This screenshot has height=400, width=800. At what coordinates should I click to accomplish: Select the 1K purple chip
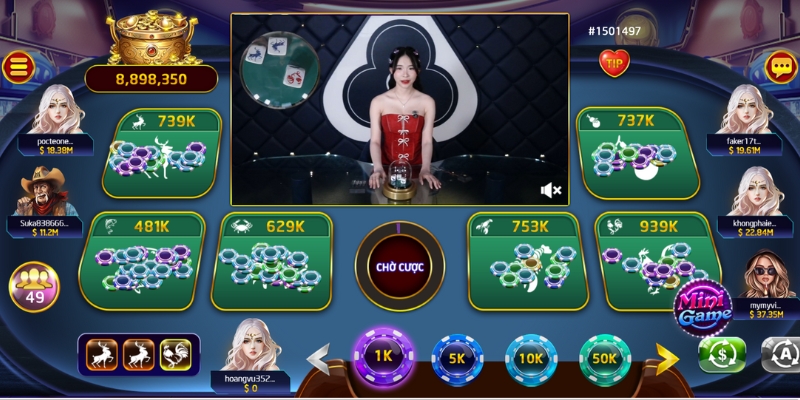click(x=383, y=357)
